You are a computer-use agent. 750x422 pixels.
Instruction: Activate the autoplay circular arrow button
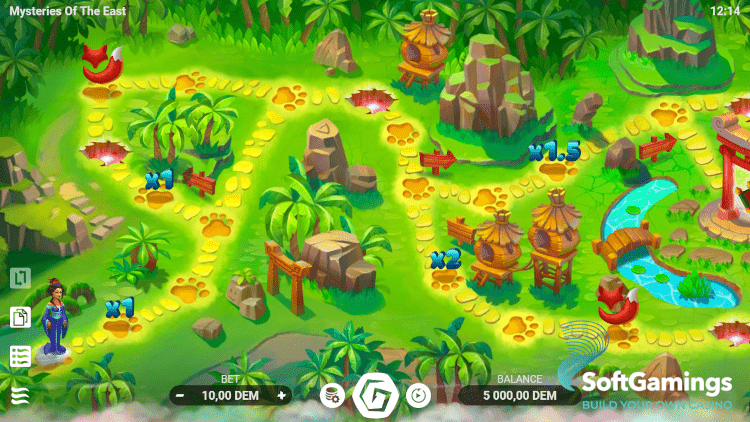(418, 396)
